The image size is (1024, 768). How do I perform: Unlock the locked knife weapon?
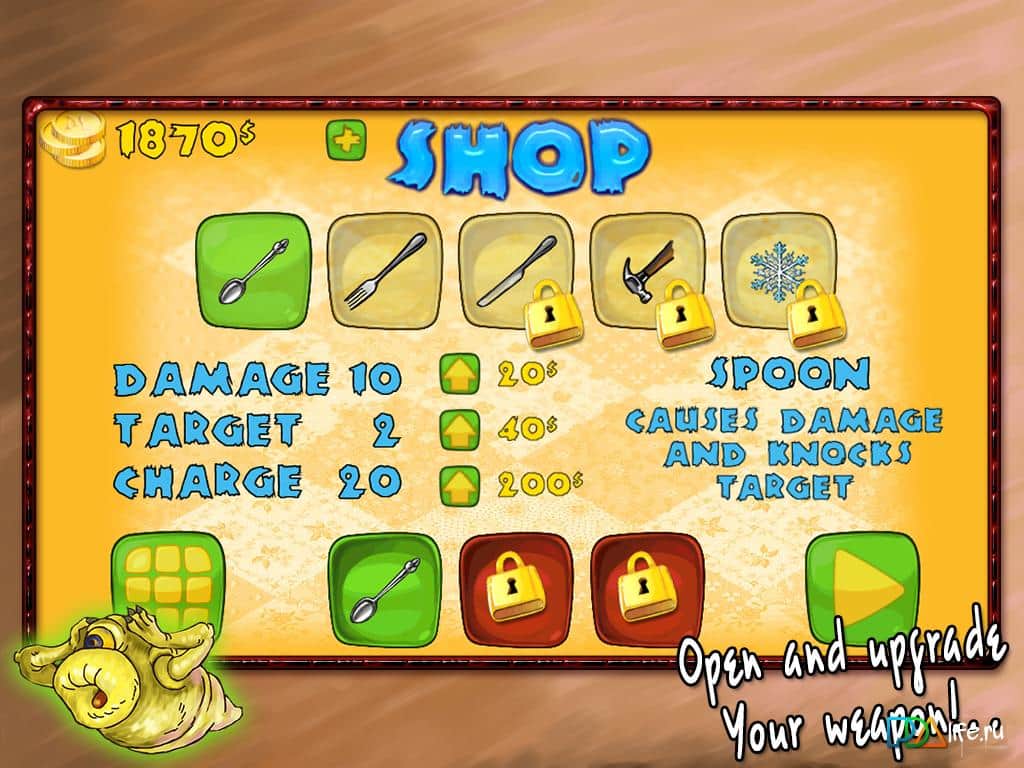(516, 270)
